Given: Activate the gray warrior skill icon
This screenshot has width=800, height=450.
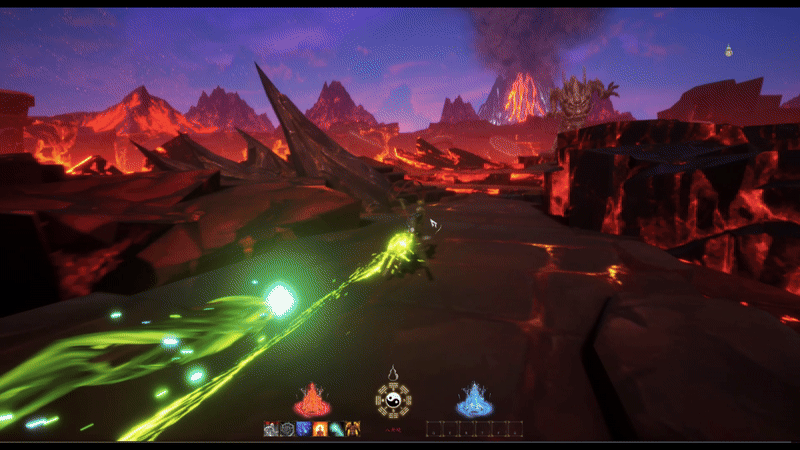Looking at the screenshot, I should 270,429.
